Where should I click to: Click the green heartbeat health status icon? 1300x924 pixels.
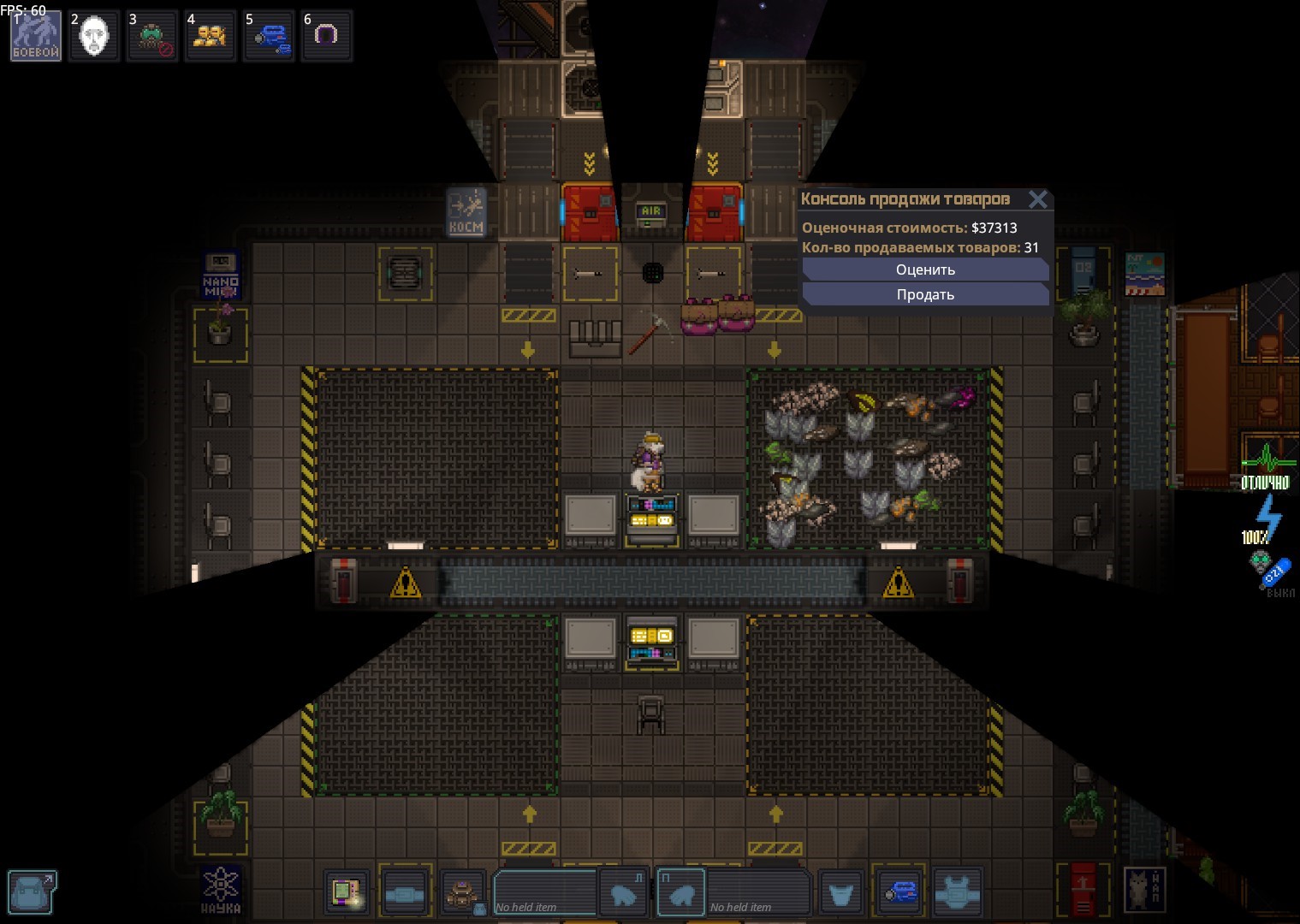tap(1267, 466)
